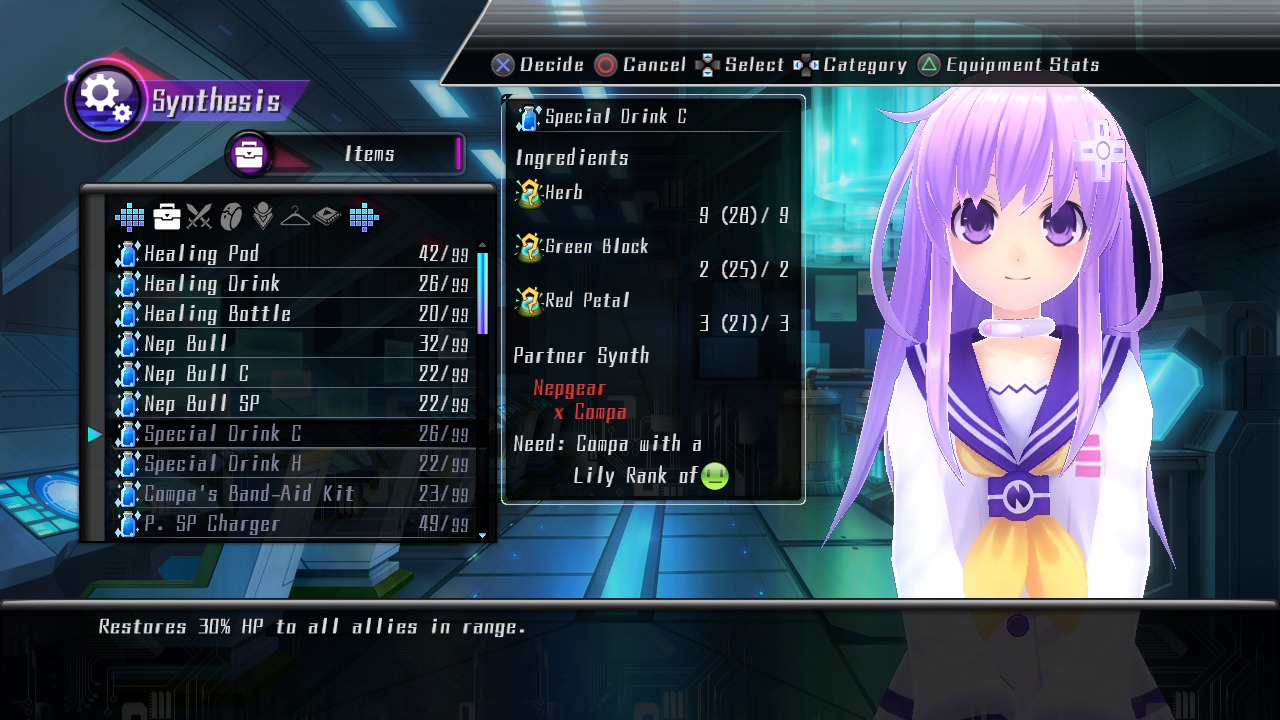Open the crossed swords weapons category
This screenshot has width=1280, height=720.
point(199,216)
